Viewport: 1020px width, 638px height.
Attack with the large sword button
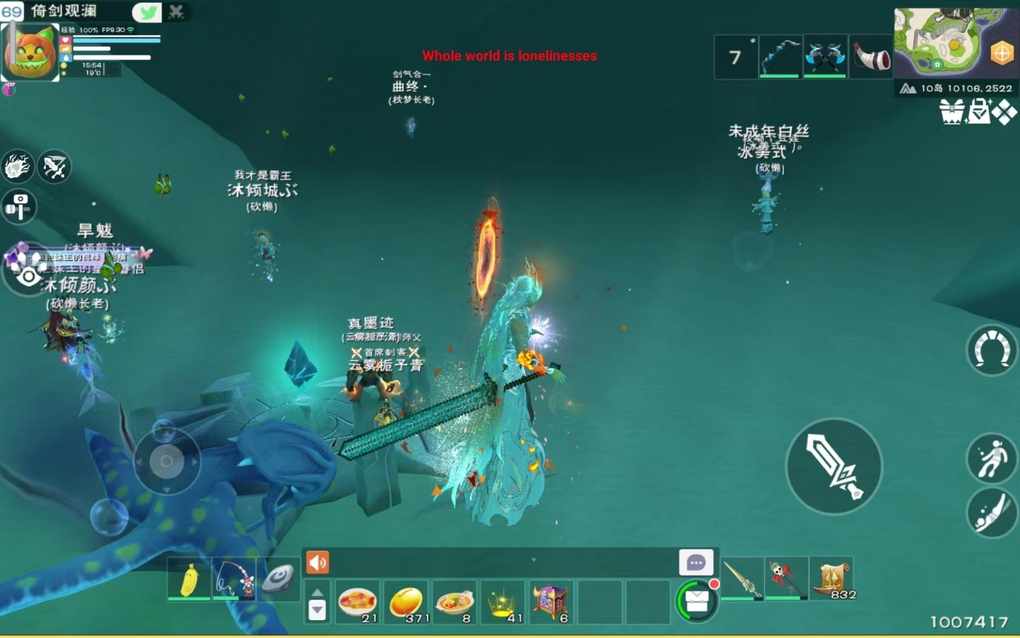[x=834, y=466]
